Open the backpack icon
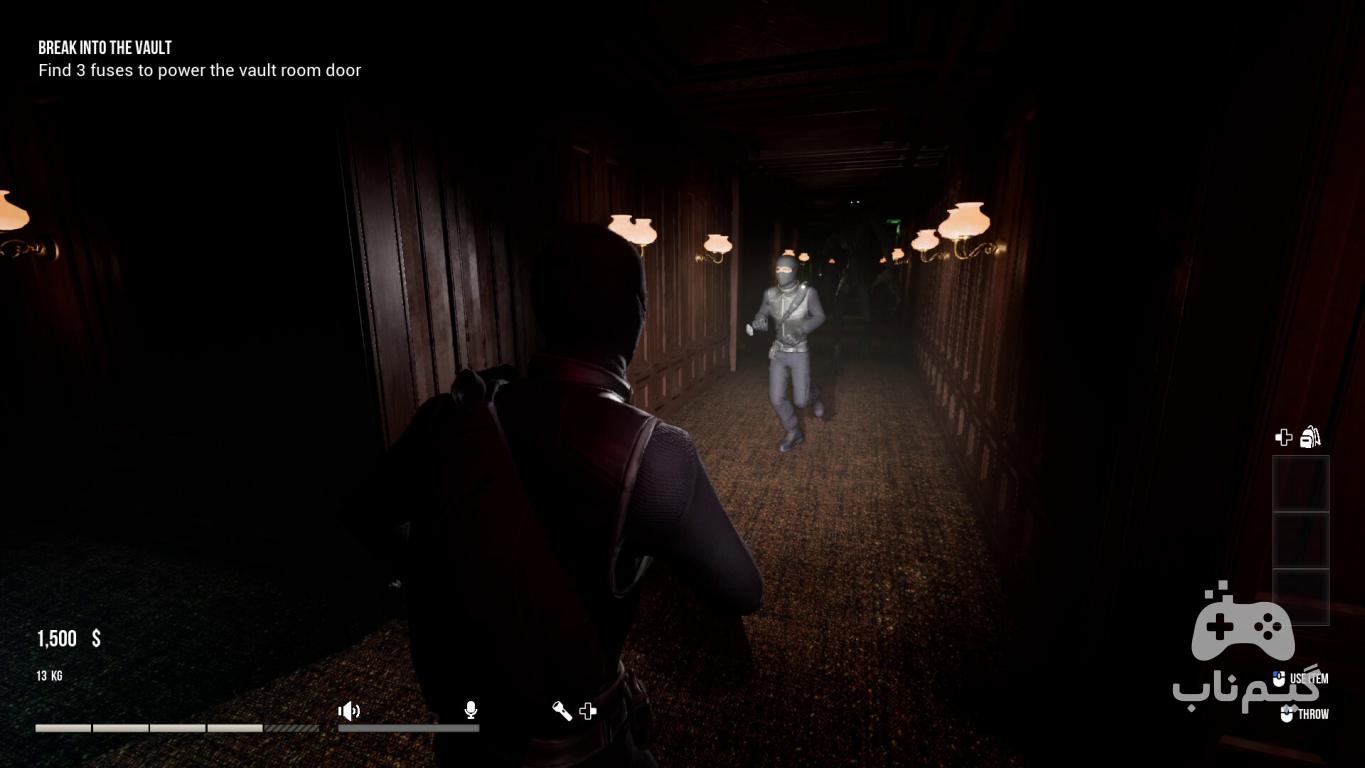 [1310, 437]
